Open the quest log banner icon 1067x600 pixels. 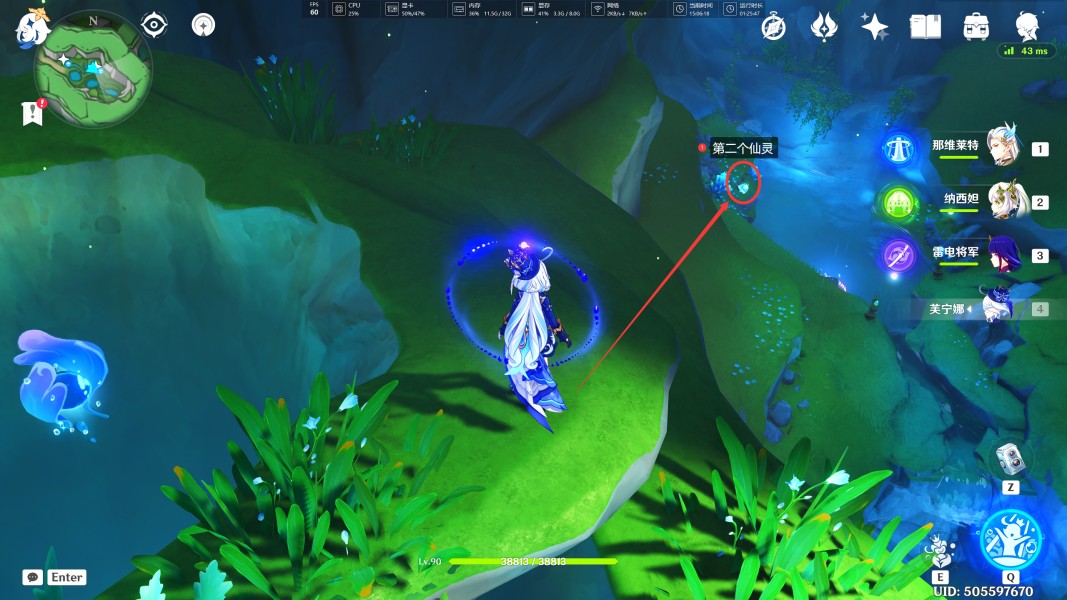(x=32, y=113)
